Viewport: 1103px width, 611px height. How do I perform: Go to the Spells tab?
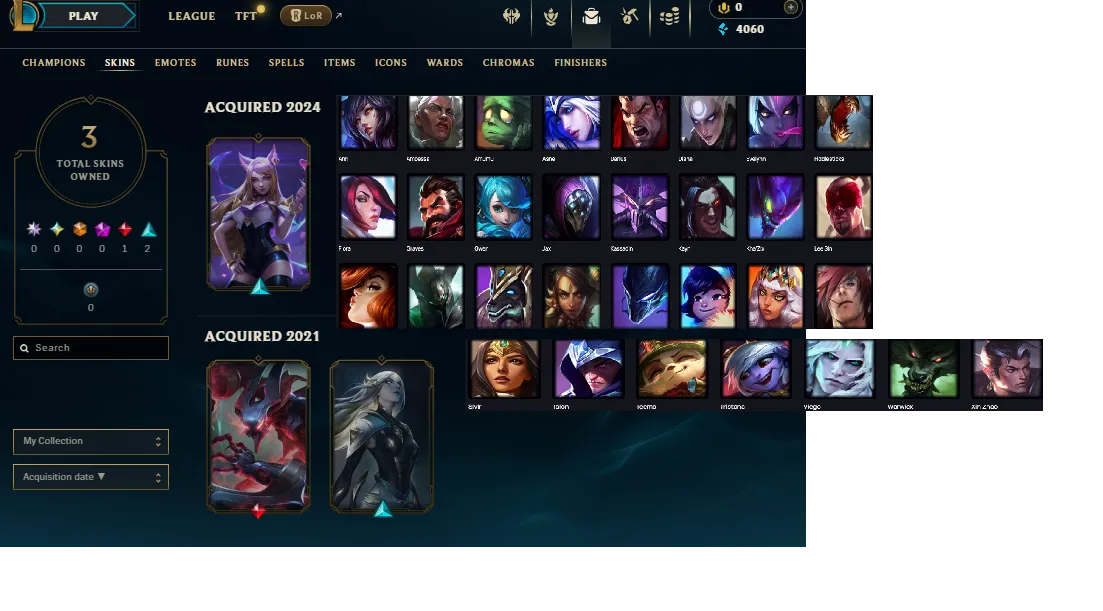click(x=286, y=63)
